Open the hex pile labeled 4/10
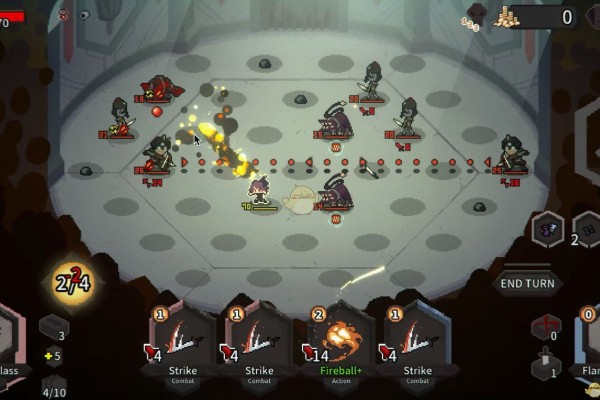 pos(53,385)
